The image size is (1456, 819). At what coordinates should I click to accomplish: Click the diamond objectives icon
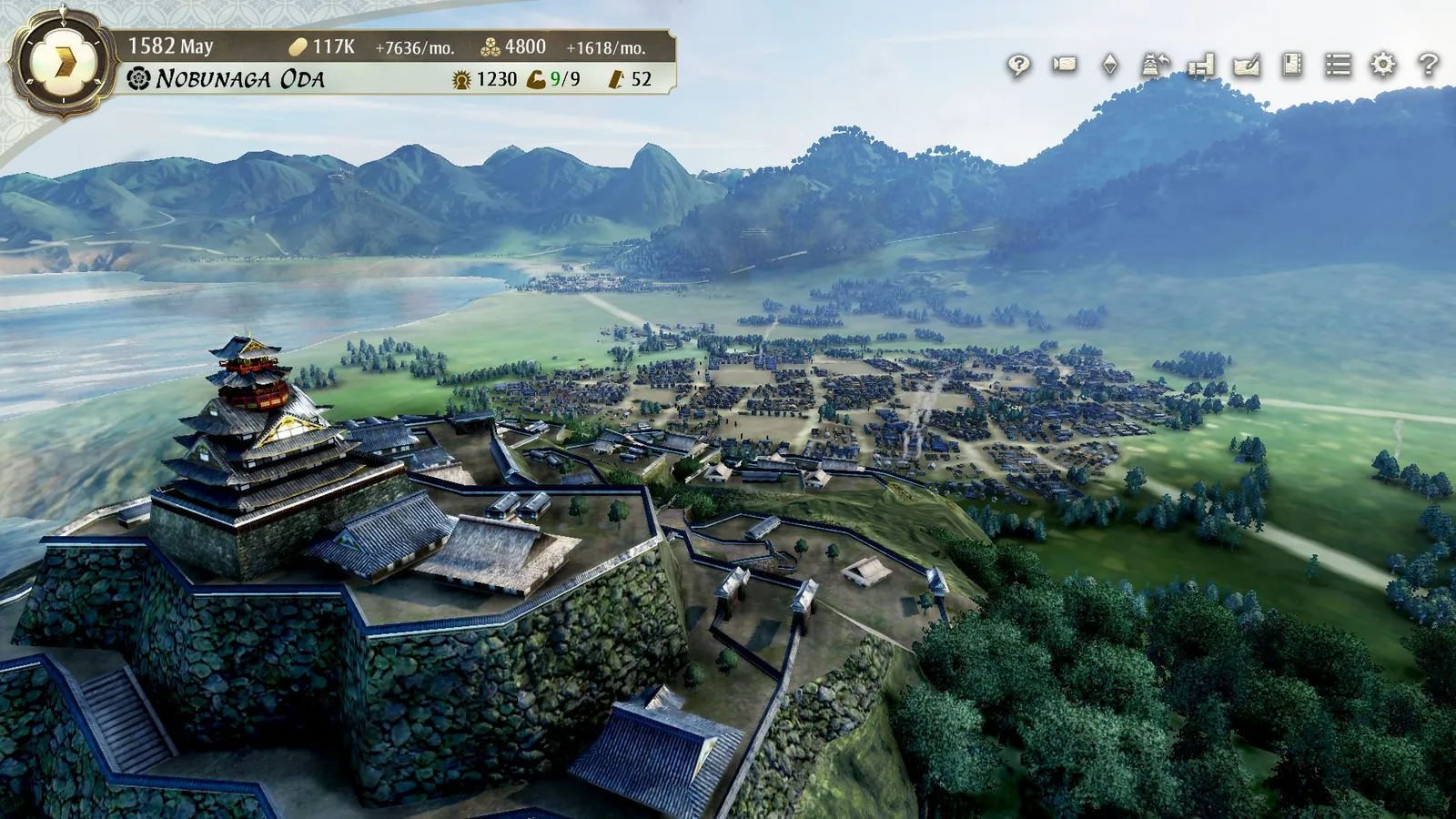[x=1110, y=66]
